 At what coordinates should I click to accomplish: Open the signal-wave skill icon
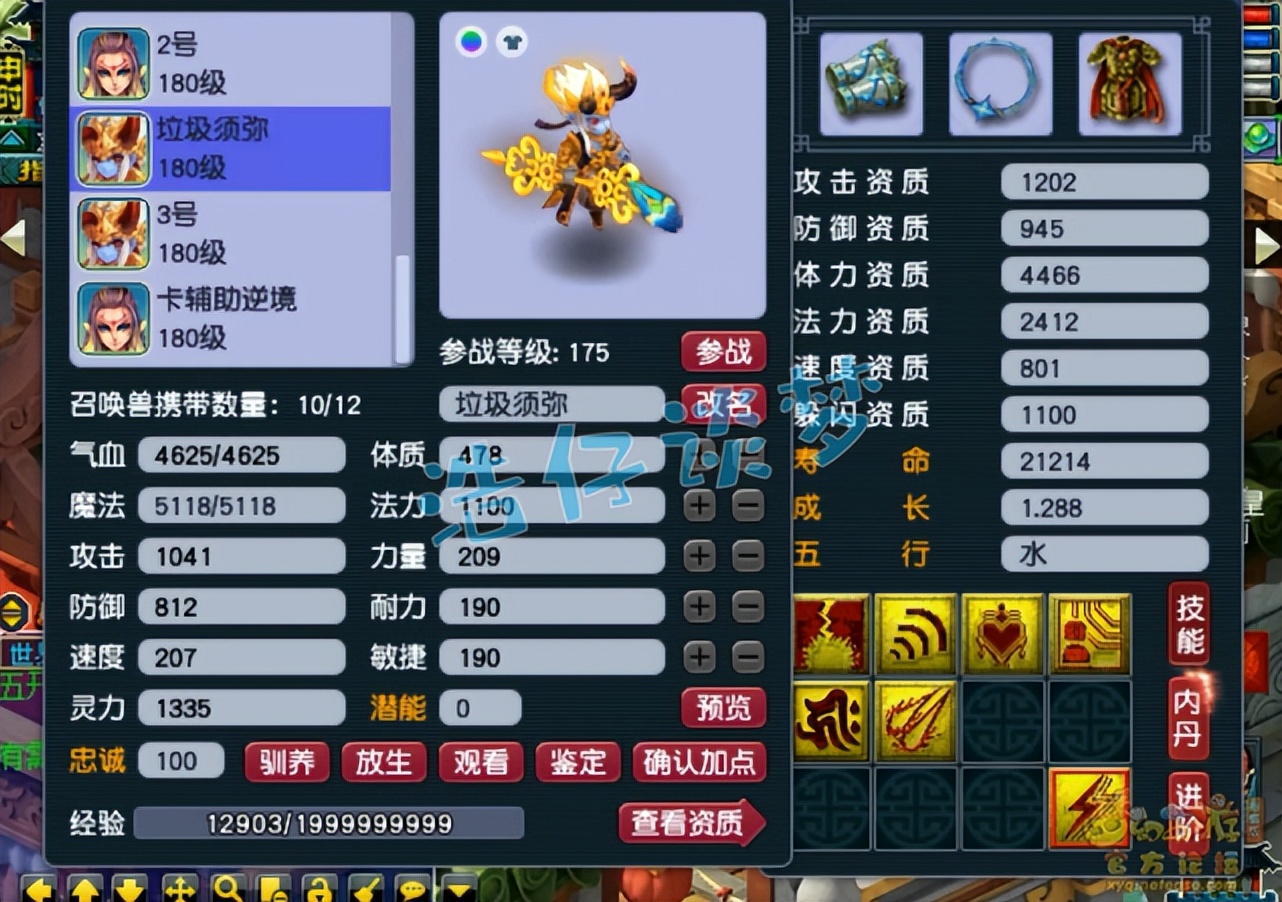(915, 630)
